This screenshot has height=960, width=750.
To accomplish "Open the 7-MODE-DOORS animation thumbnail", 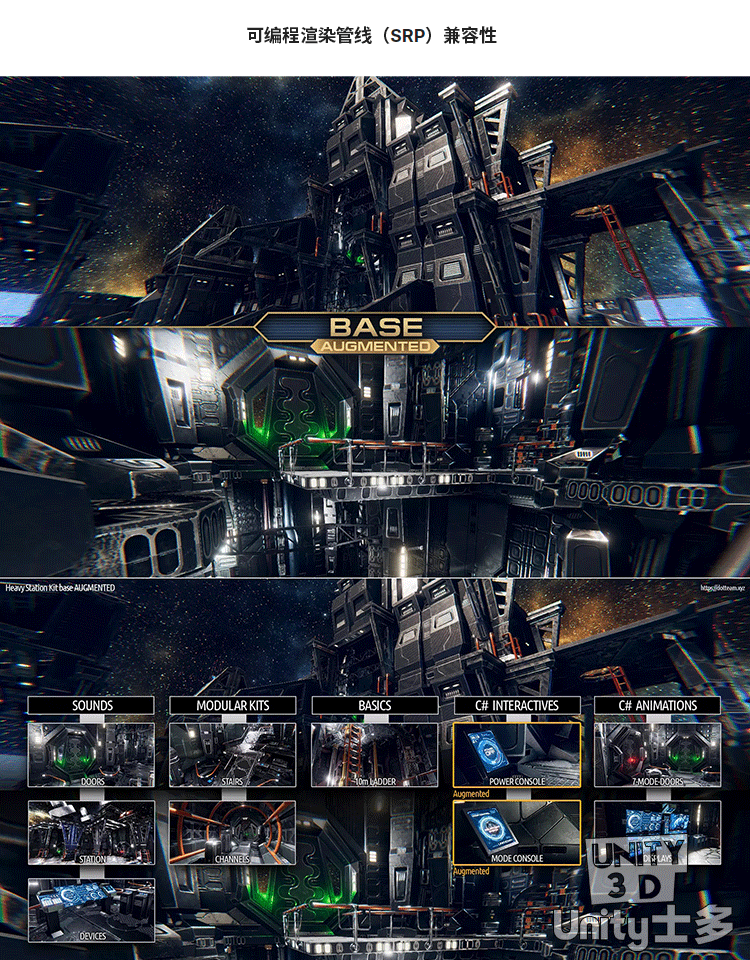I will tap(658, 754).
